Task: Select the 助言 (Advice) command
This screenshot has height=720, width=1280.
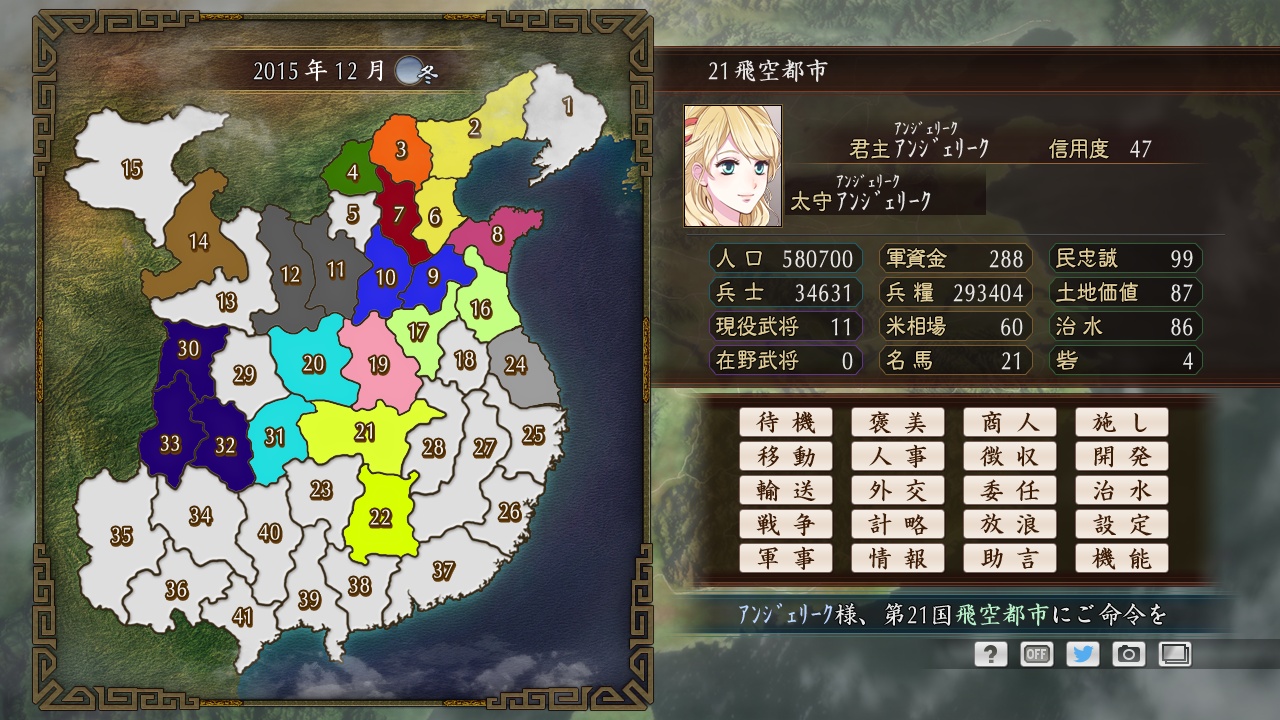Action: [1010, 558]
